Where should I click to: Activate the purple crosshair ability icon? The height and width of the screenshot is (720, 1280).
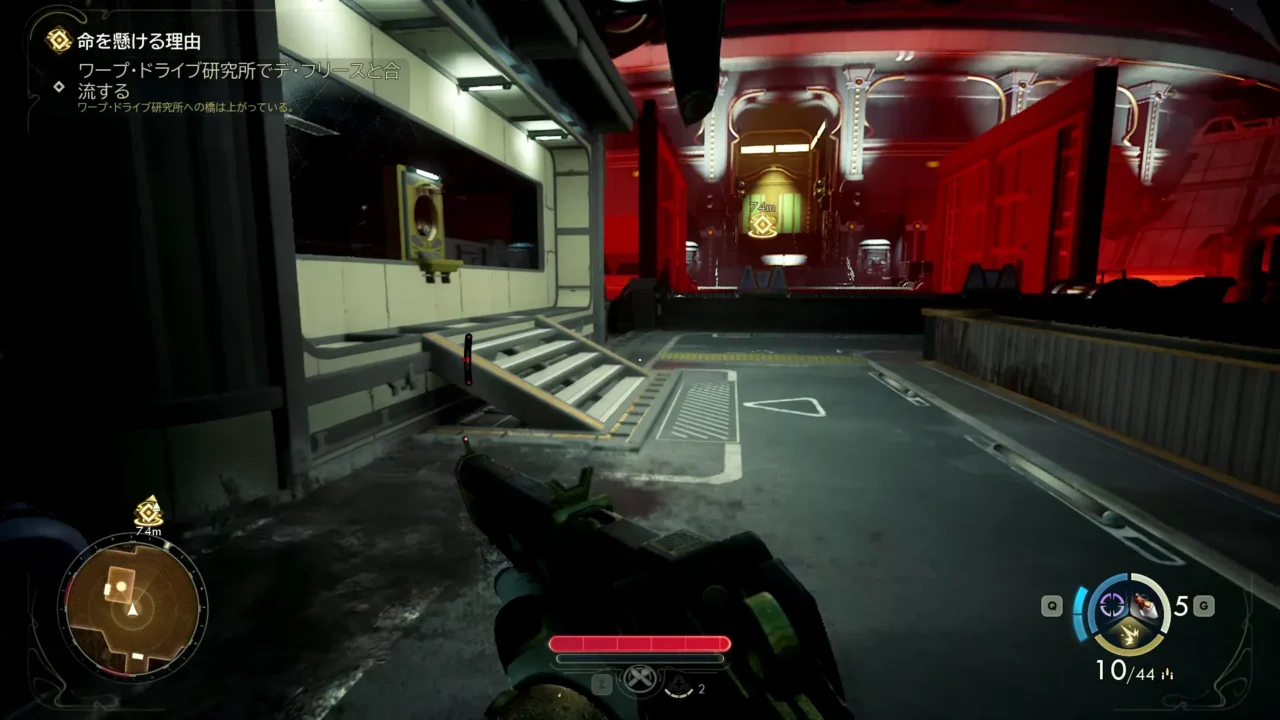[1111, 604]
